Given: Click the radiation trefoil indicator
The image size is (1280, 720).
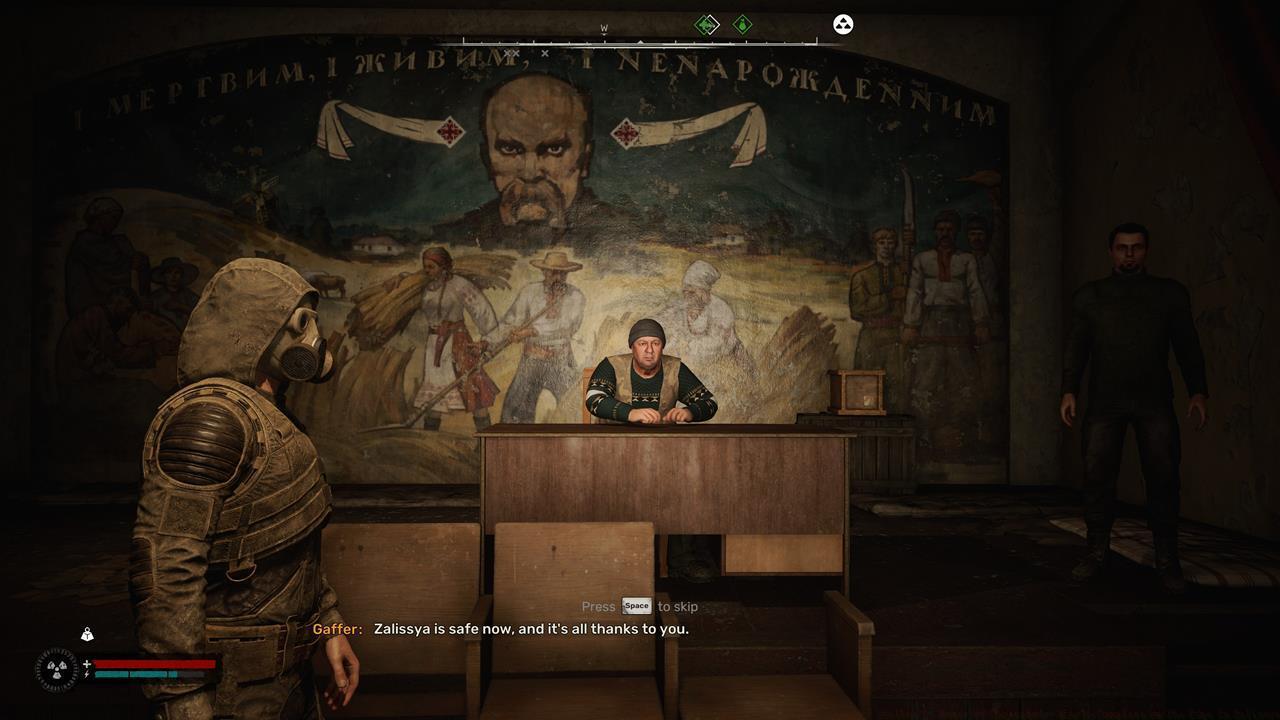Looking at the screenshot, I should point(56,670).
